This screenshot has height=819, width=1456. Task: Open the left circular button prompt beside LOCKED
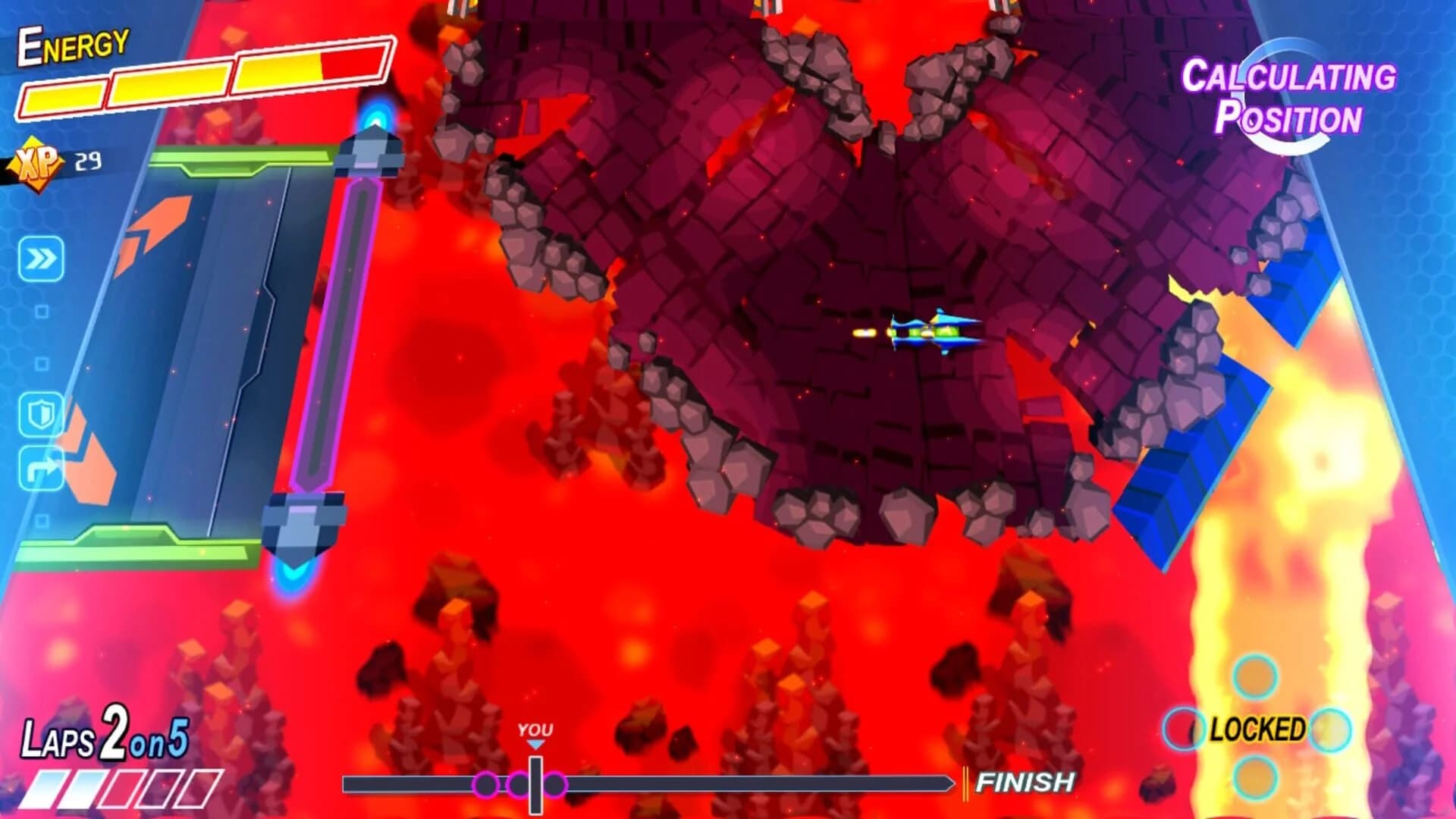click(x=1185, y=729)
